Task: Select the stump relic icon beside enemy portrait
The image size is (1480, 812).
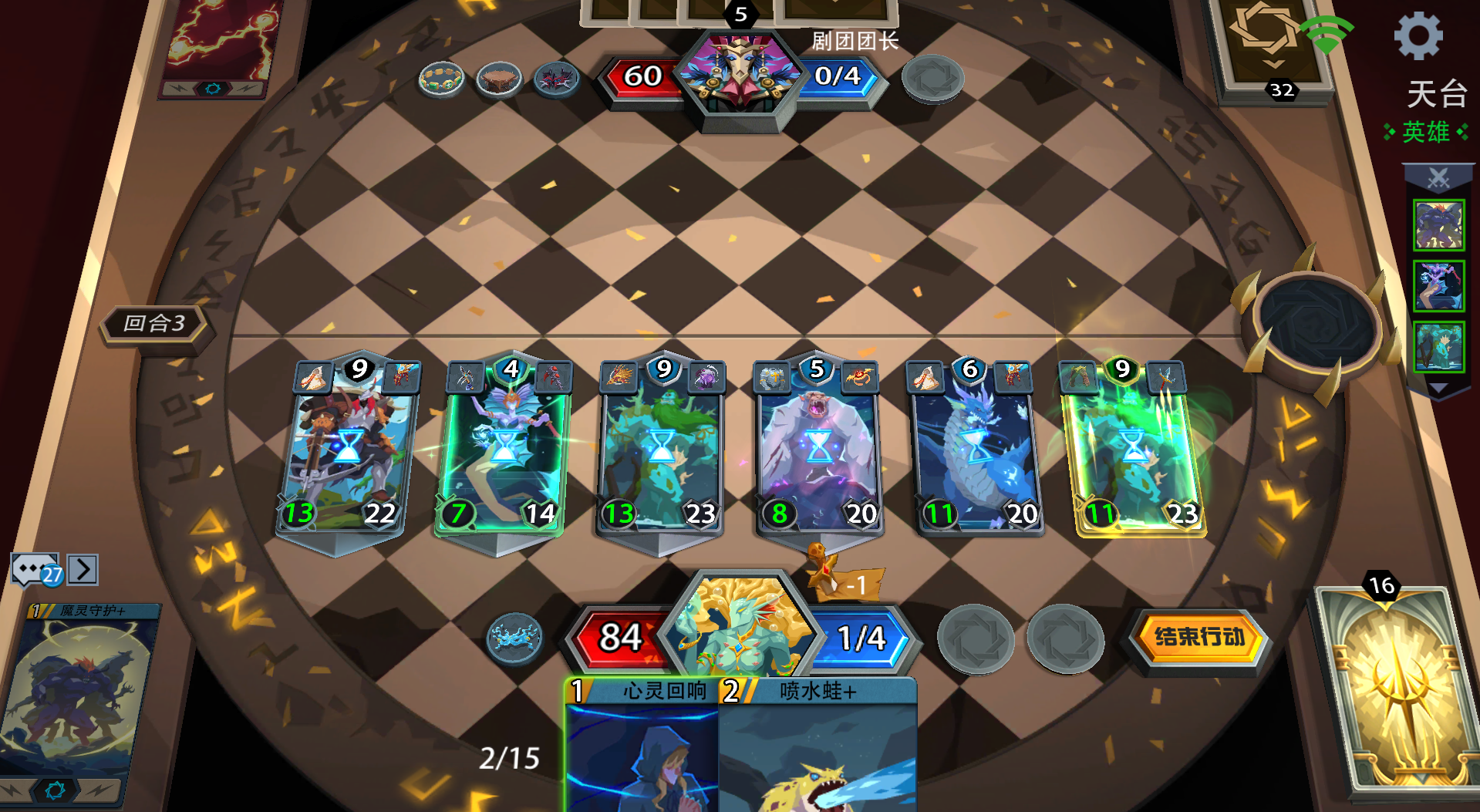Action: tap(499, 79)
